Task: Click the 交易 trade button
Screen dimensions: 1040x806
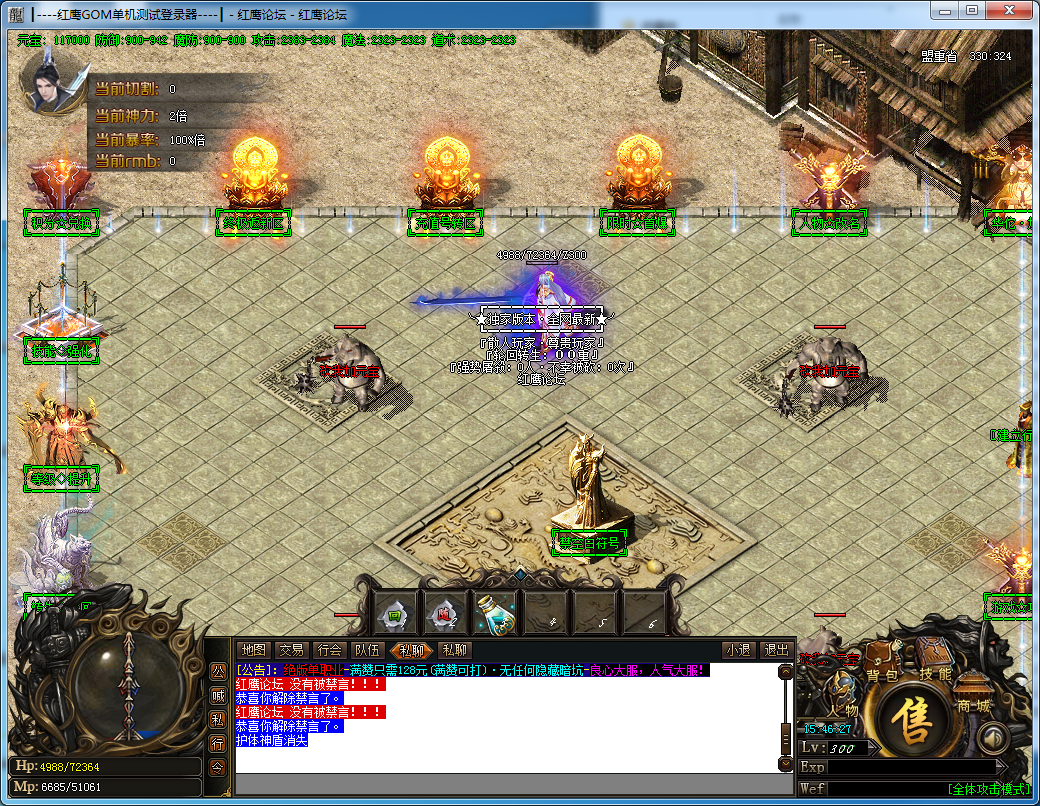Action: point(291,650)
